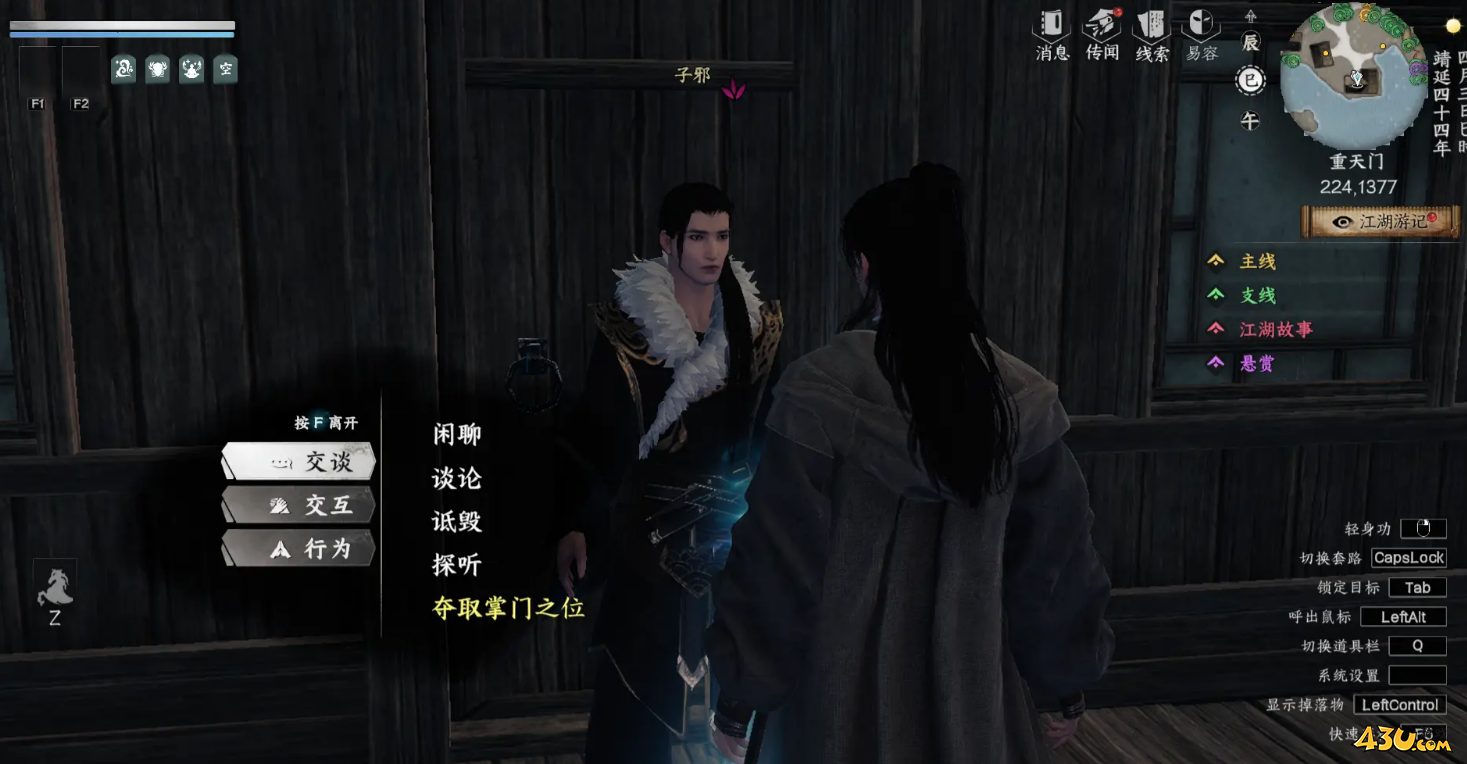Switch to the 交互 interaction tab
The height and width of the screenshot is (764, 1467).
pyautogui.click(x=299, y=505)
